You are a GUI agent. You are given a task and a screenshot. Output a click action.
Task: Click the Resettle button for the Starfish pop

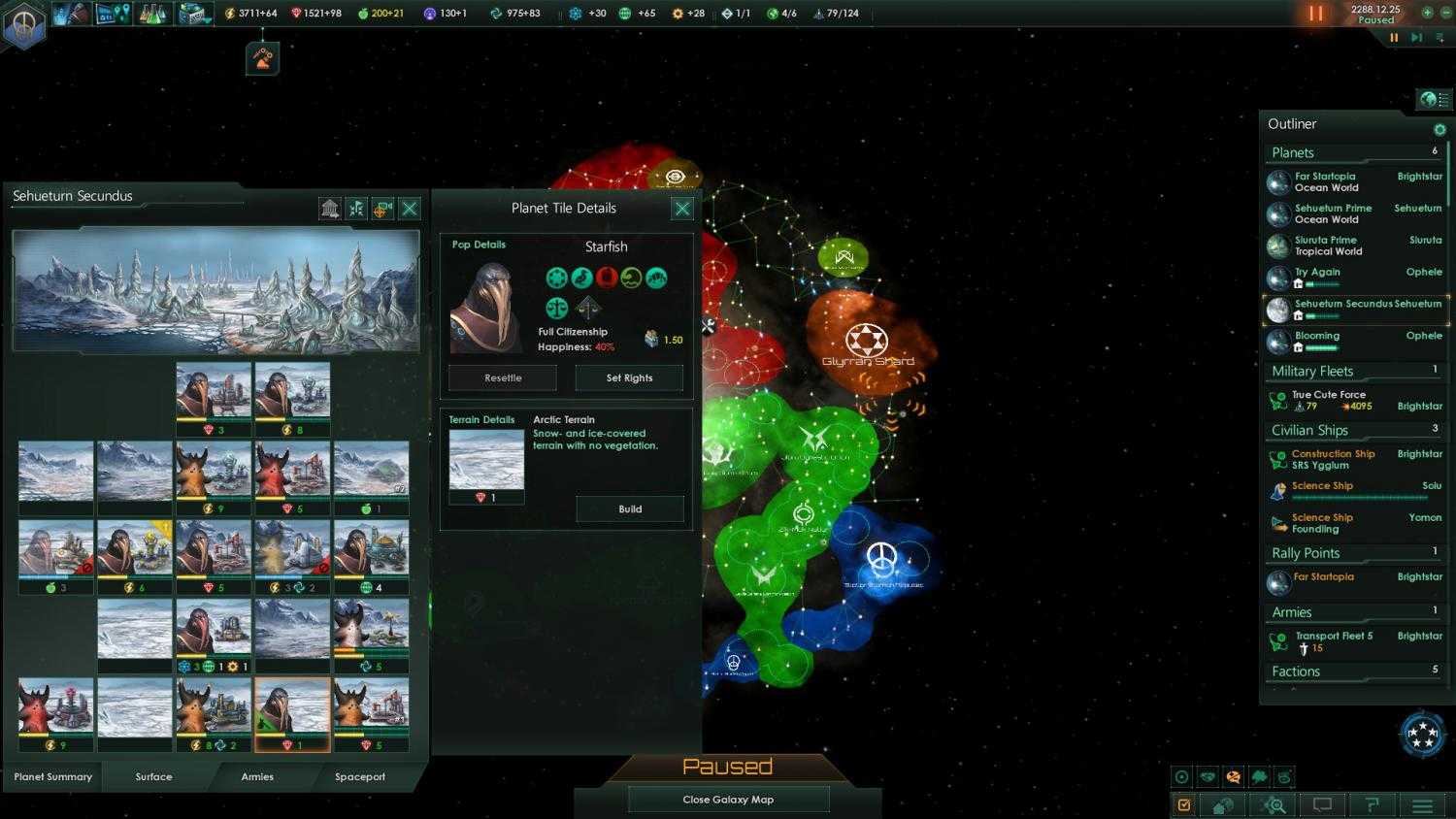(x=502, y=377)
